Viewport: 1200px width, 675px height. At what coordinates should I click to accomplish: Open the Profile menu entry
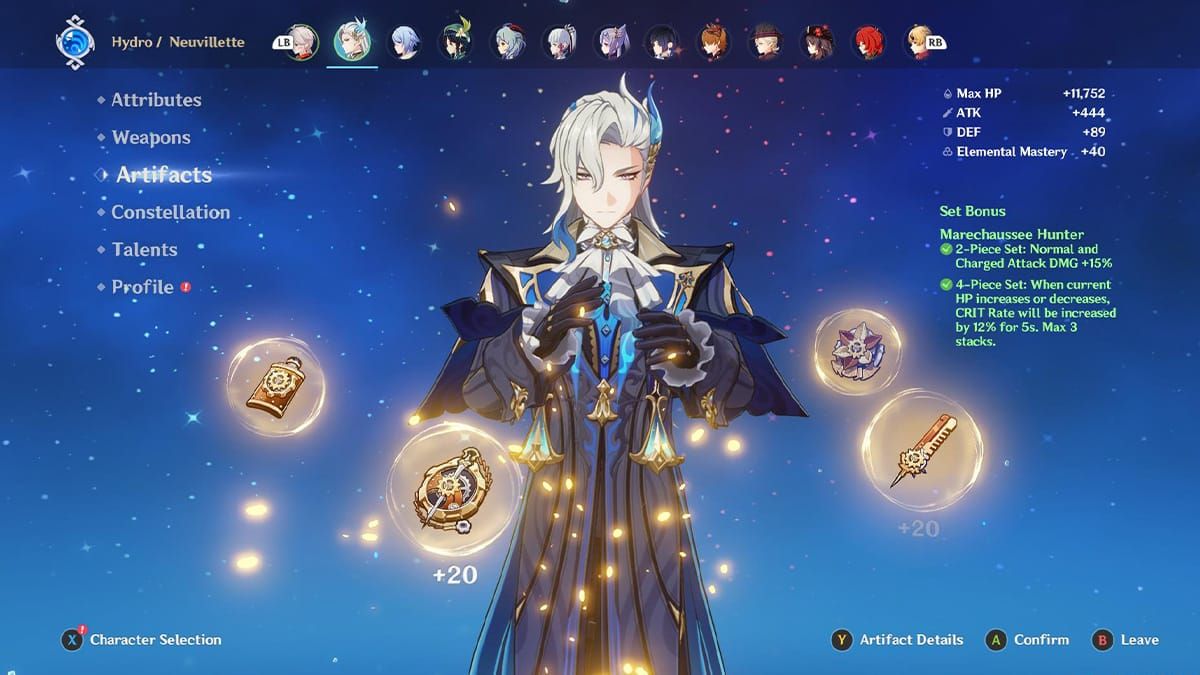tap(143, 287)
